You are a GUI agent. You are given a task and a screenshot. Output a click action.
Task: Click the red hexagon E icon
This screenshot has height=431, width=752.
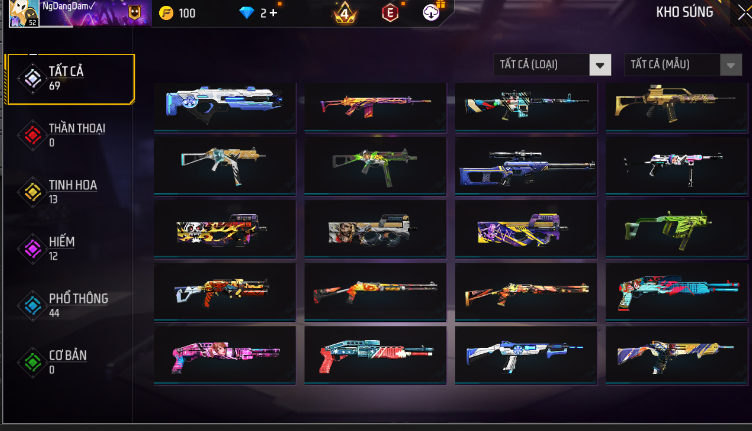(x=389, y=13)
